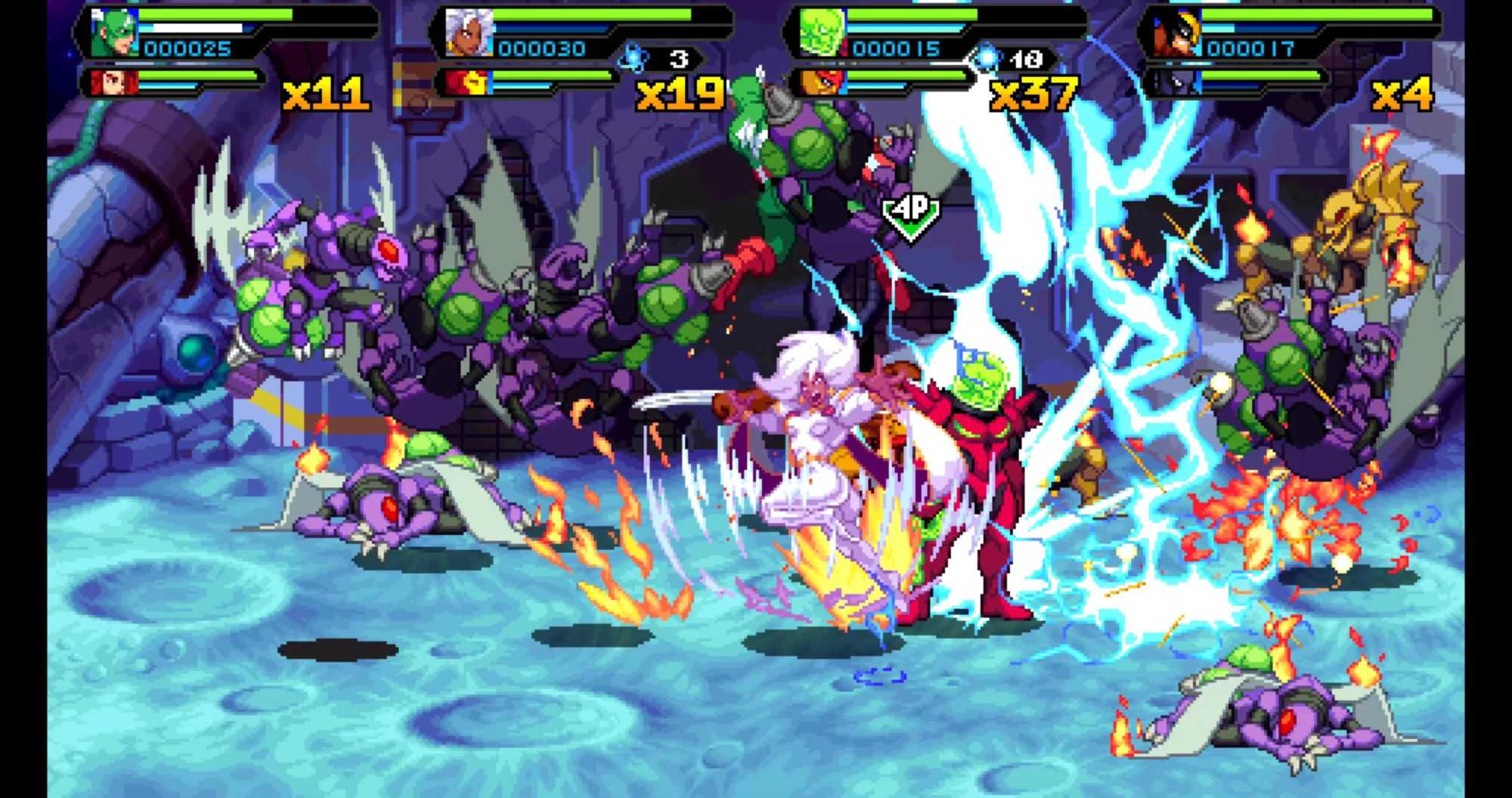Select the green-haired hero portrait

click(113, 34)
